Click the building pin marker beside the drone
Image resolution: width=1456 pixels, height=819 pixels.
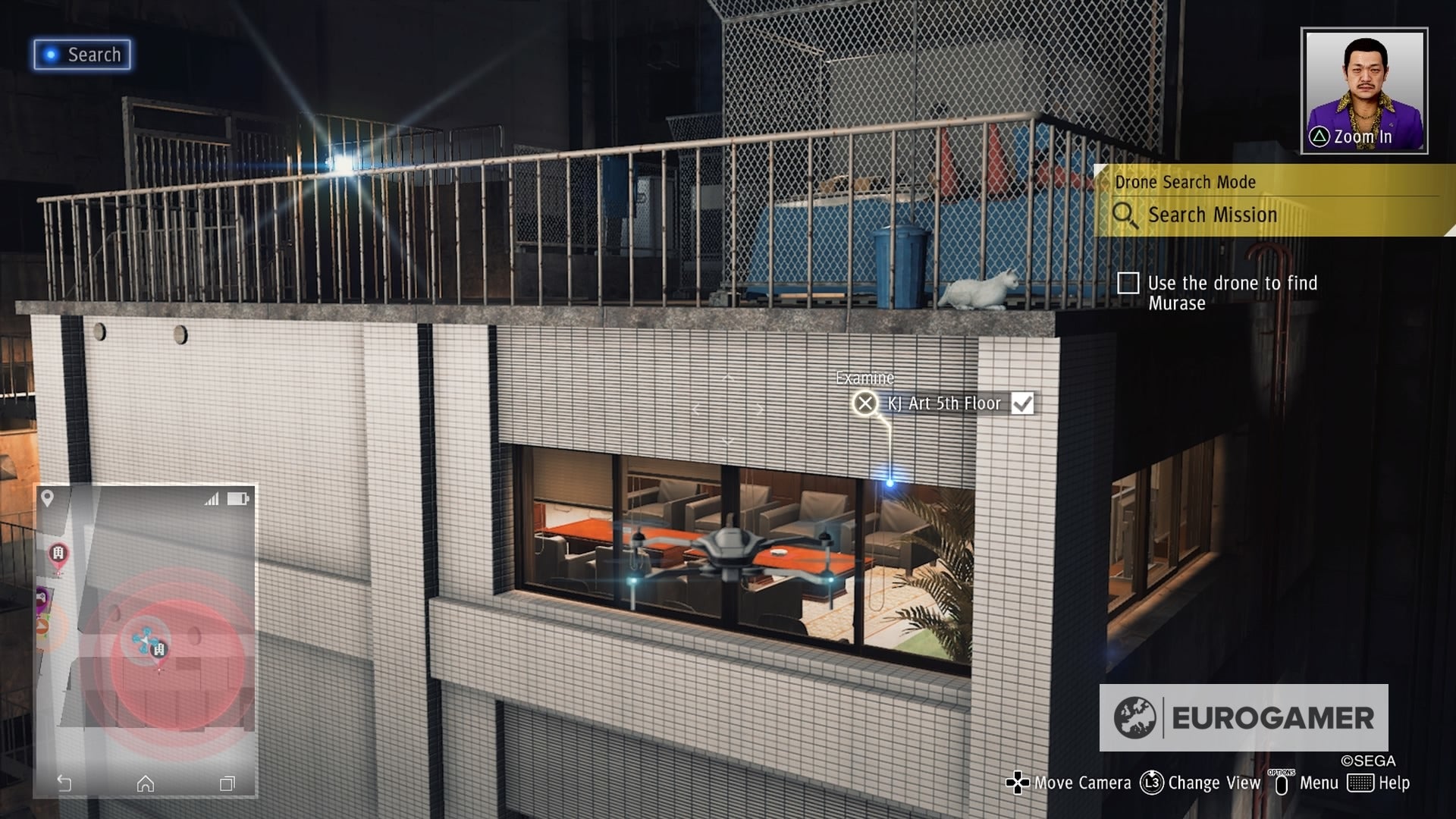tap(158, 648)
